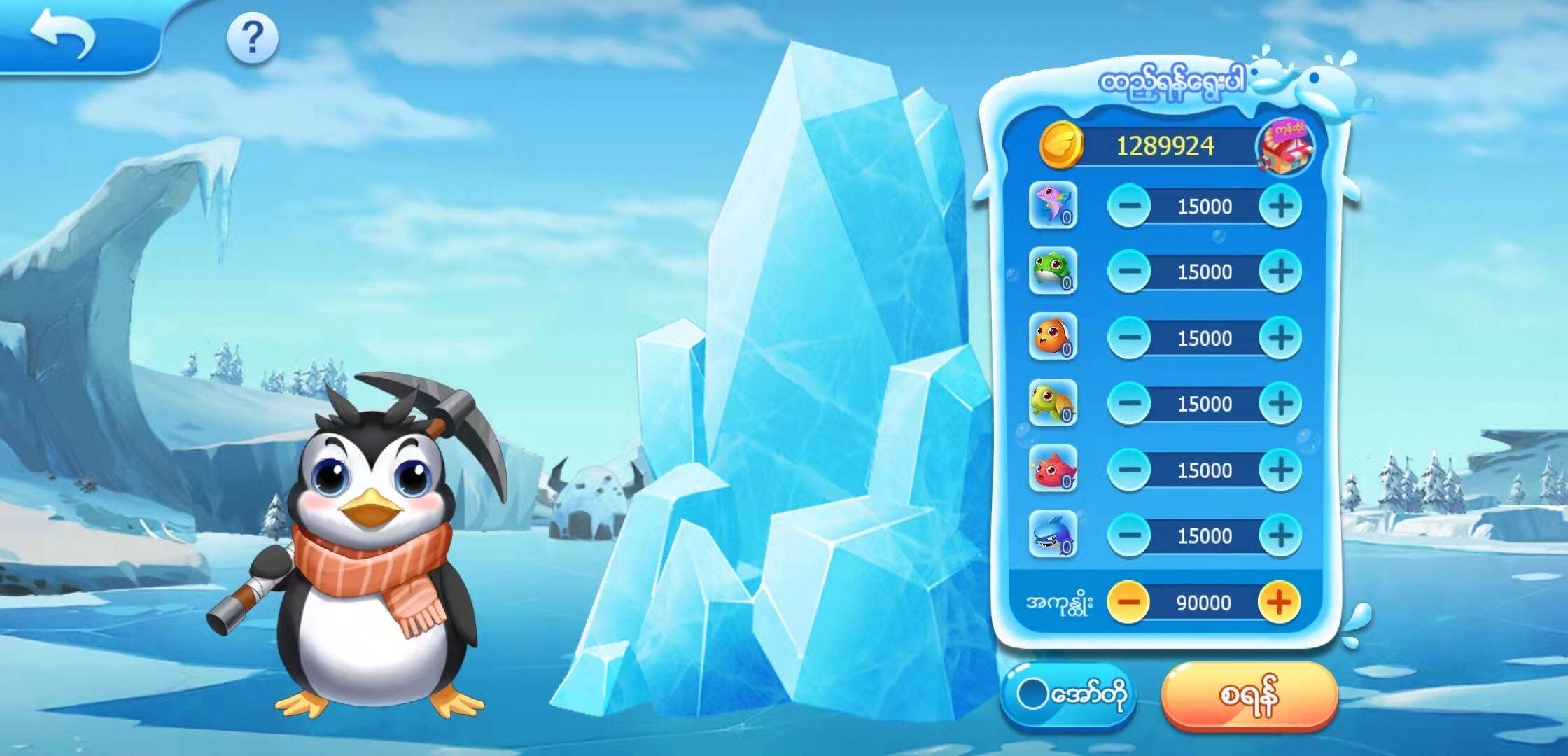The image size is (1568, 756).
Task: Increase the green turtle bet
Action: click(1280, 403)
